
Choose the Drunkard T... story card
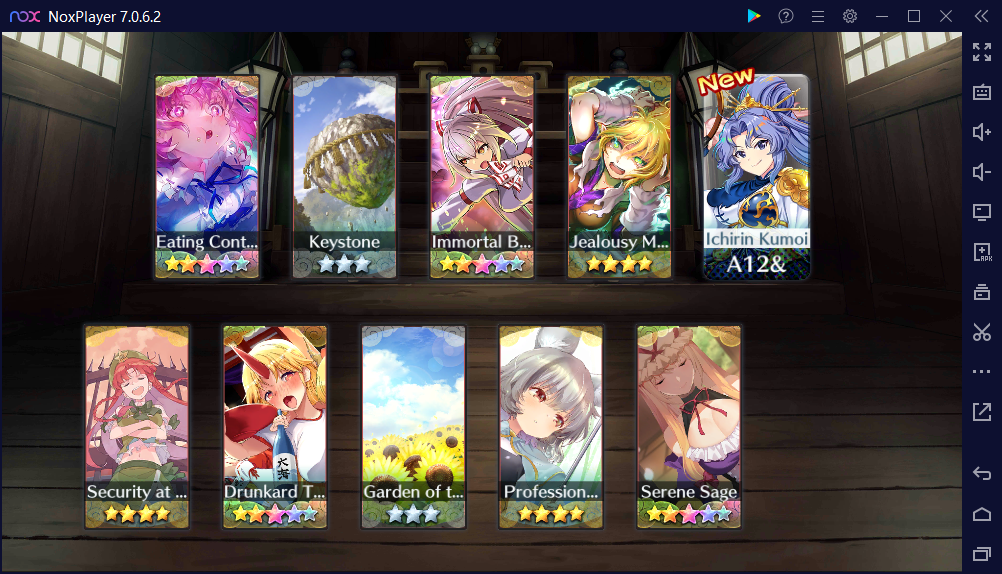275,426
